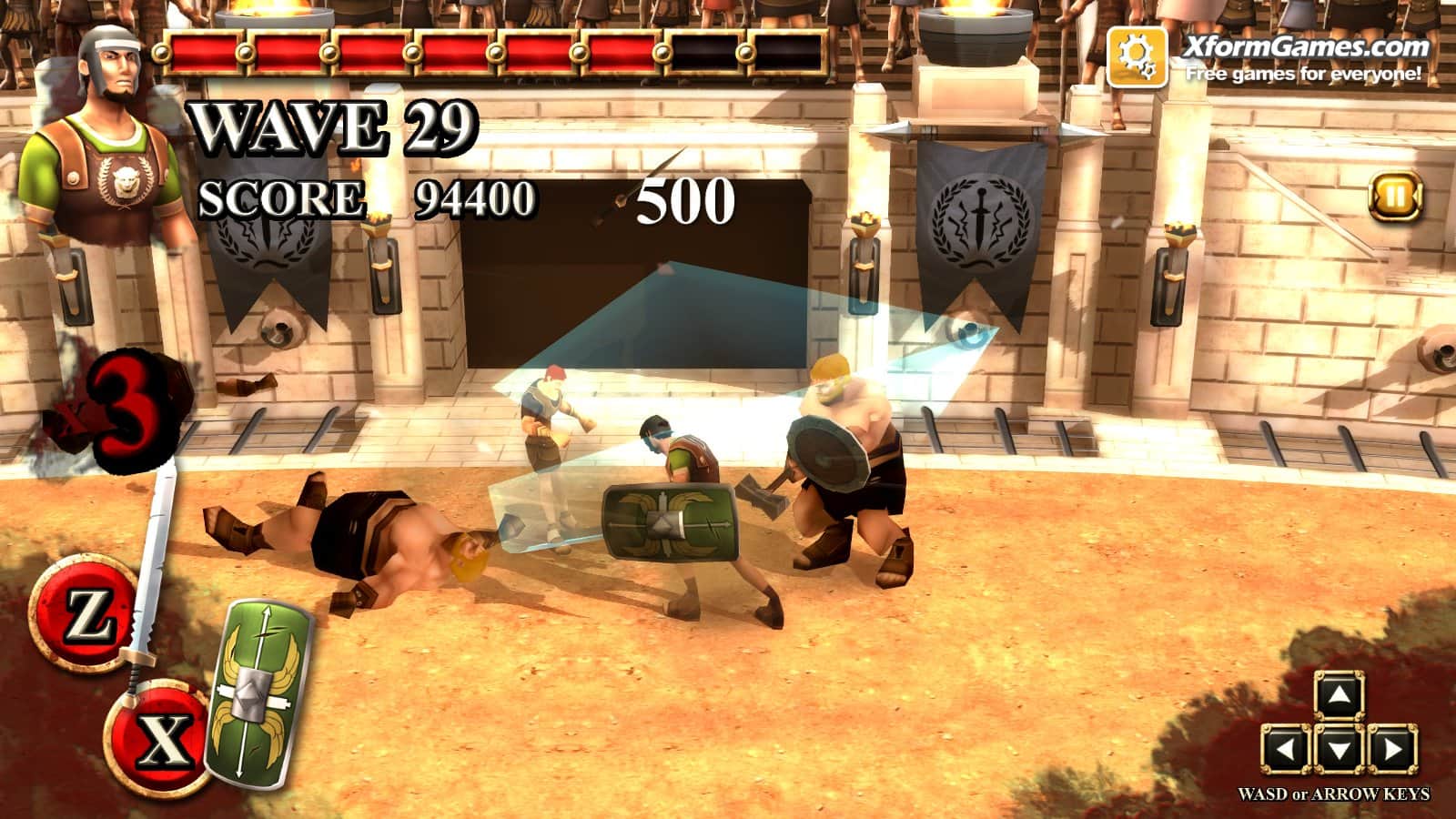Screen dimensions: 1456x819
Task: Pause the game with the gold pause button
Action: coord(1395,196)
